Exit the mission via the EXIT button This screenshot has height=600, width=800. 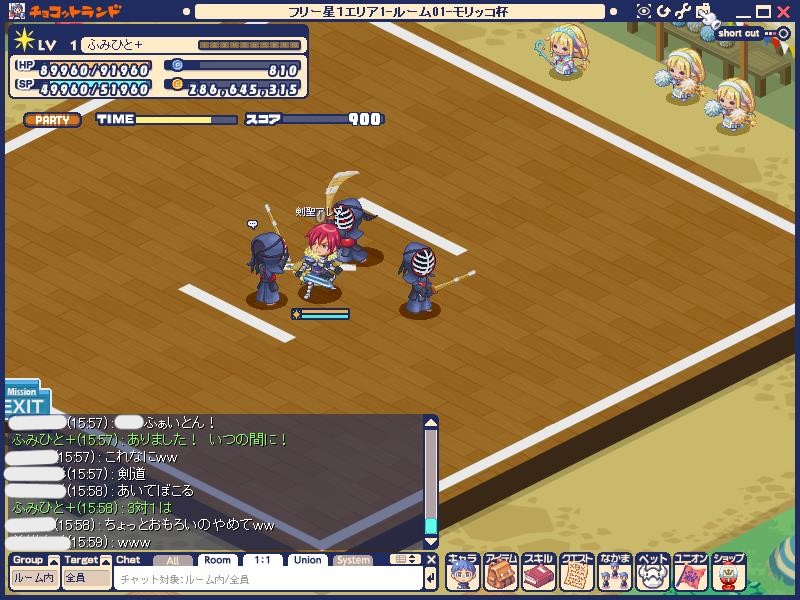[x=24, y=407]
